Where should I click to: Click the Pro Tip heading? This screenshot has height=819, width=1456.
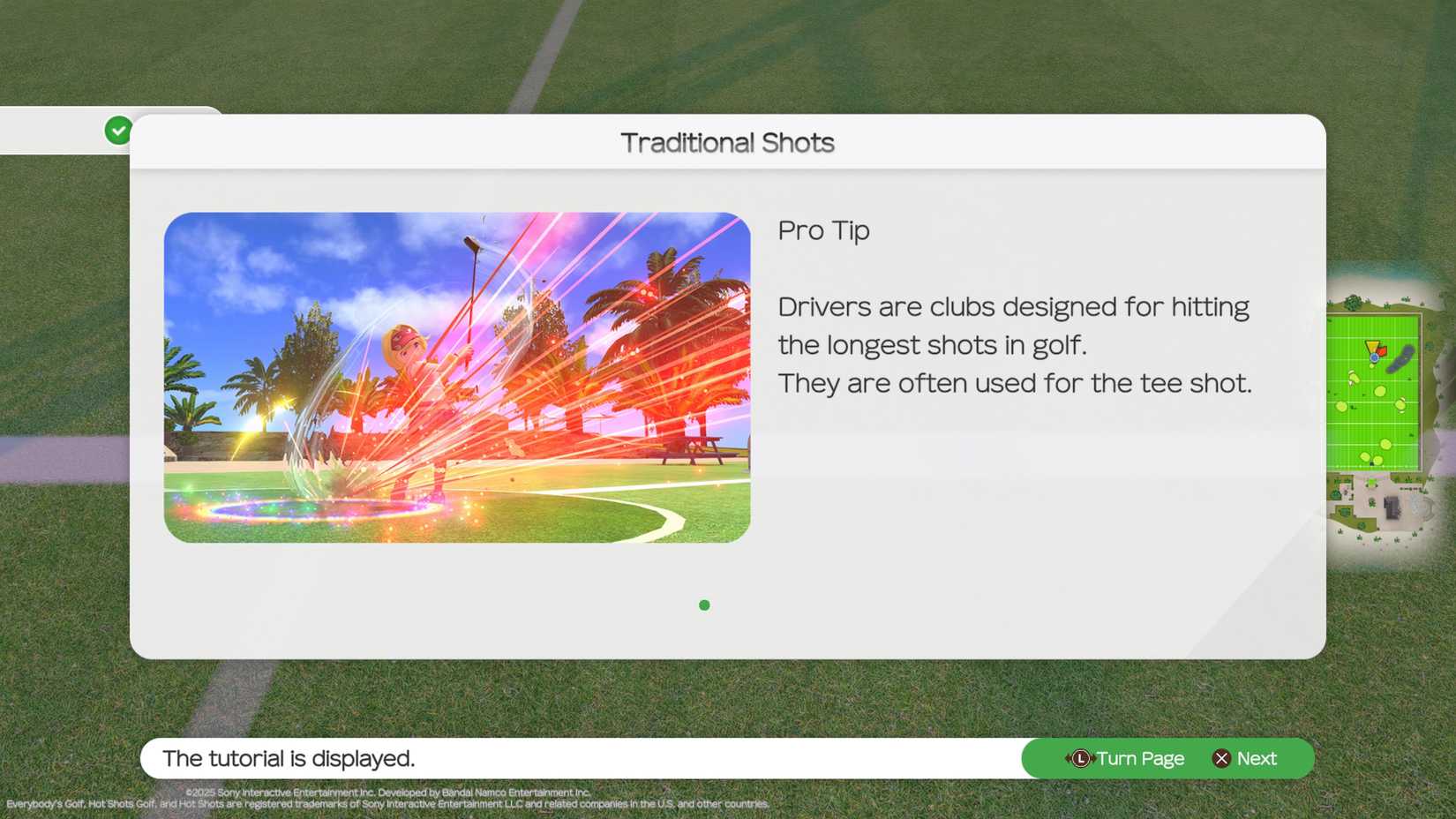coord(822,230)
